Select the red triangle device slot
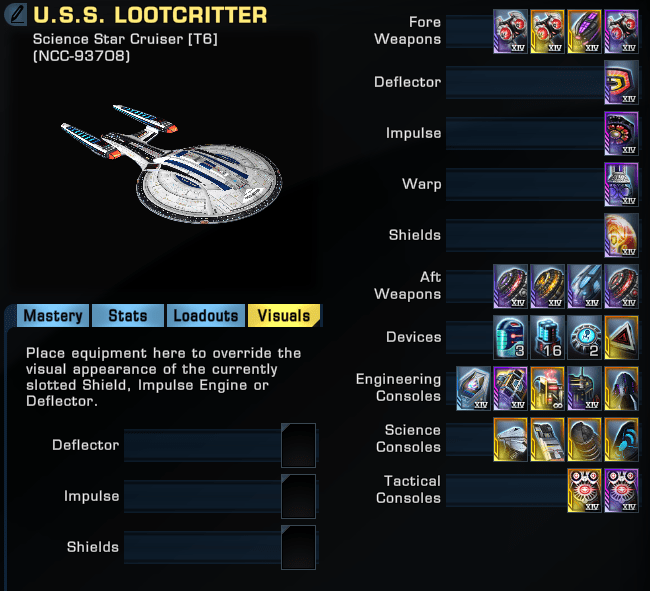Image resolution: width=650 pixels, height=591 pixels. point(621,337)
